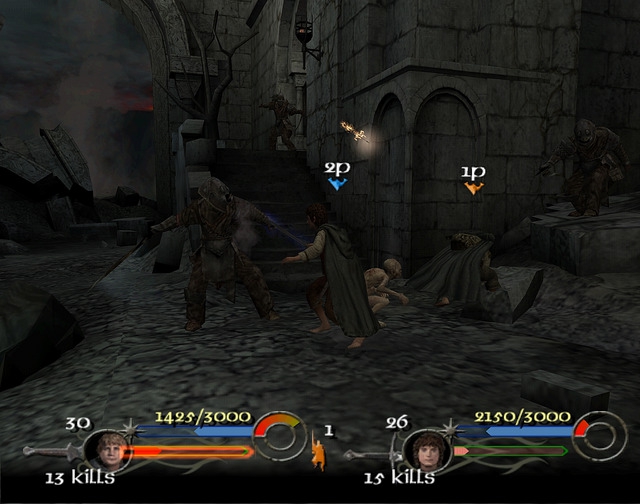
Task: Click the right player's circular combo gauge
Action: coord(598,437)
